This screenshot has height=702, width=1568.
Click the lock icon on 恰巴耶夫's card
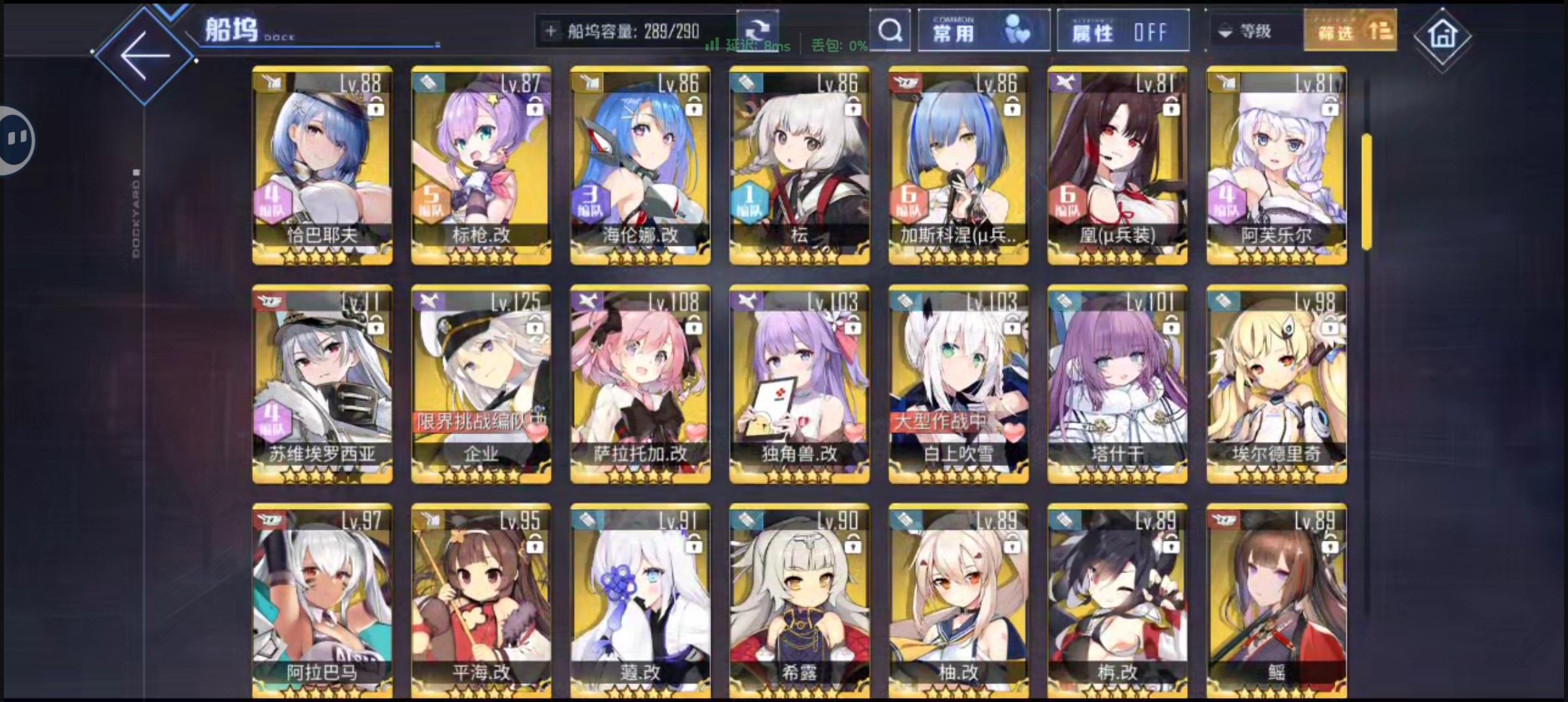(x=374, y=108)
